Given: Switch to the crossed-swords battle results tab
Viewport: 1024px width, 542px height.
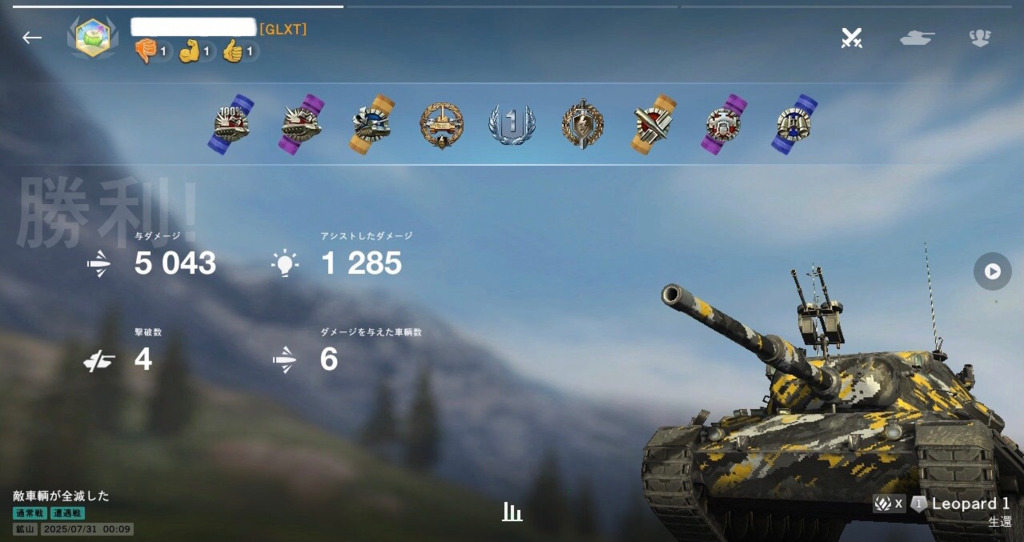Looking at the screenshot, I should [x=851, y=38].
